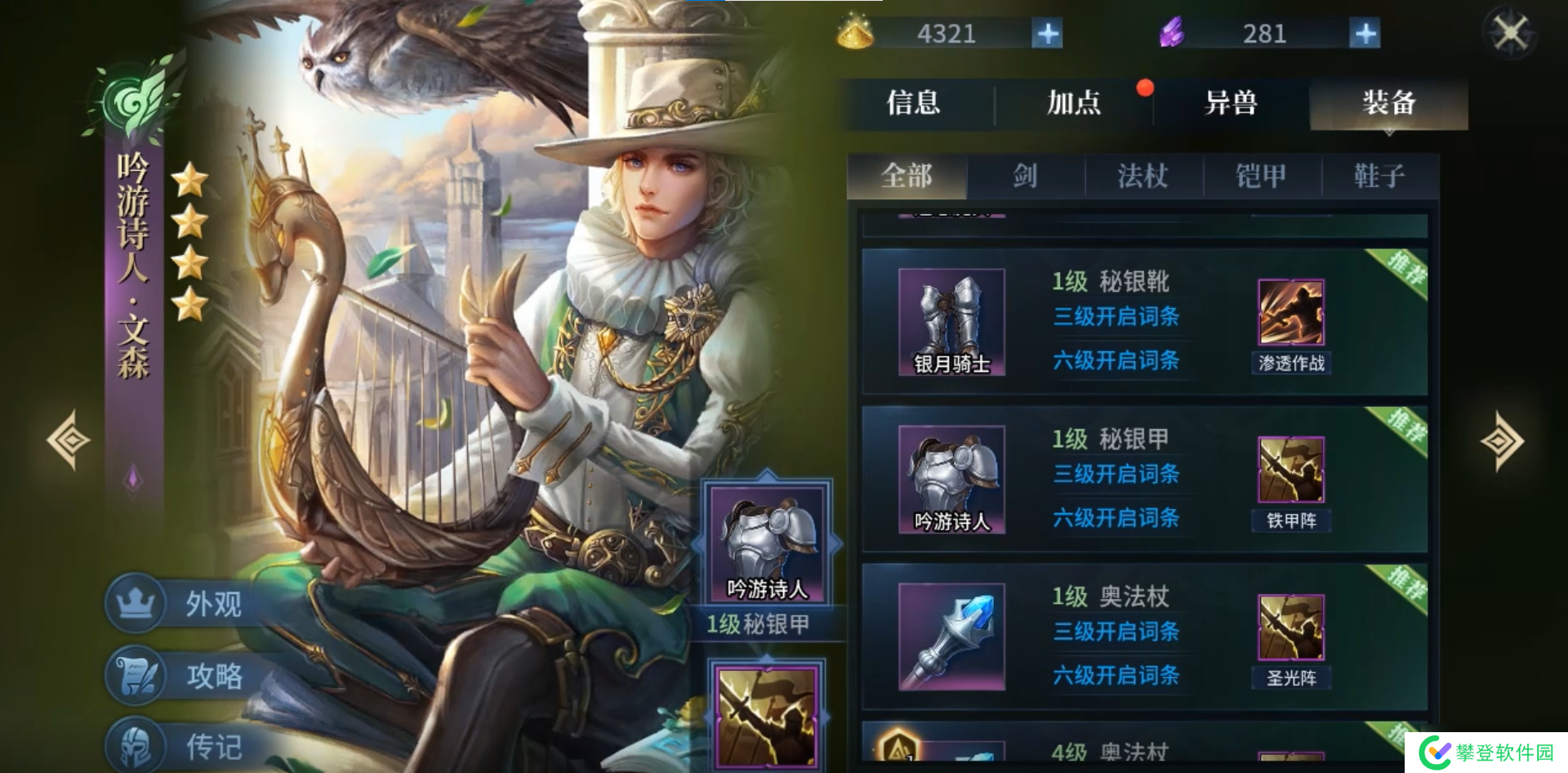Close the hero screen

(x=1510, y=34)
